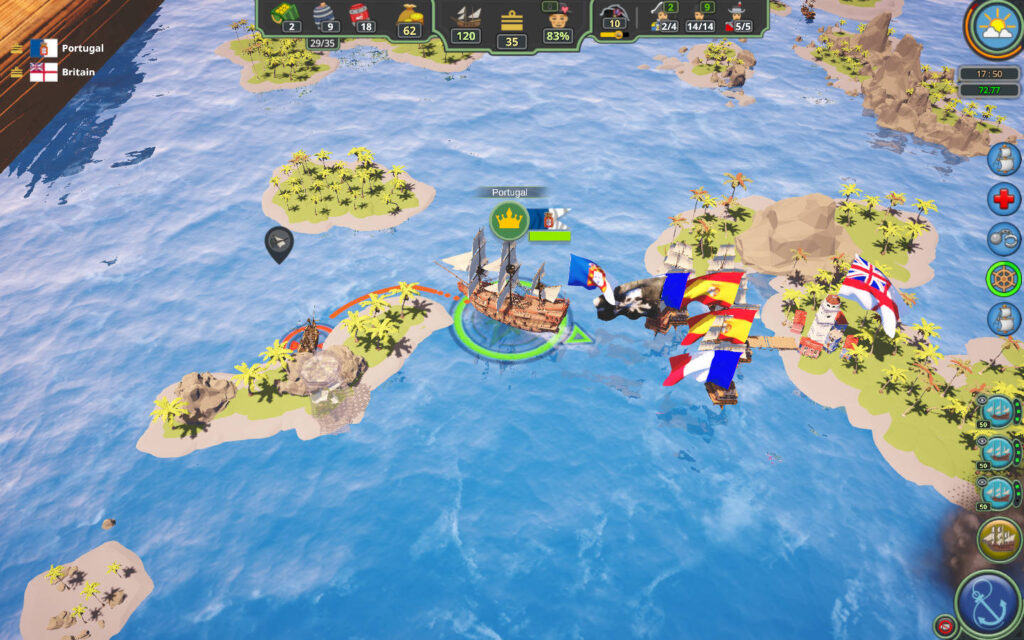
Task: Activate the handcuffs and ball action
Action: point(1003,239)
